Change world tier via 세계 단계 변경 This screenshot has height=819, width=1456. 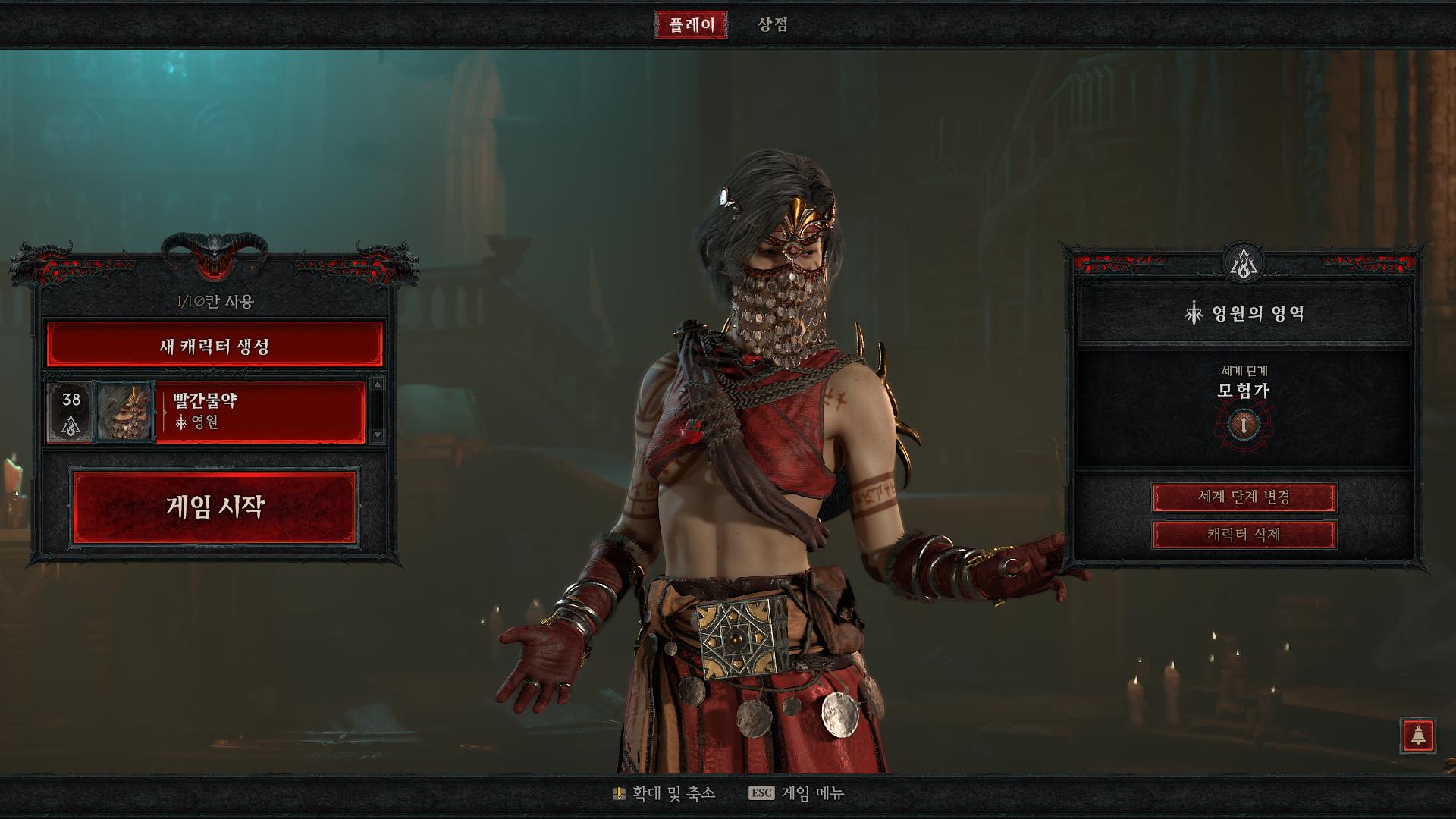pyautogui.click(x=1244, y=497)
